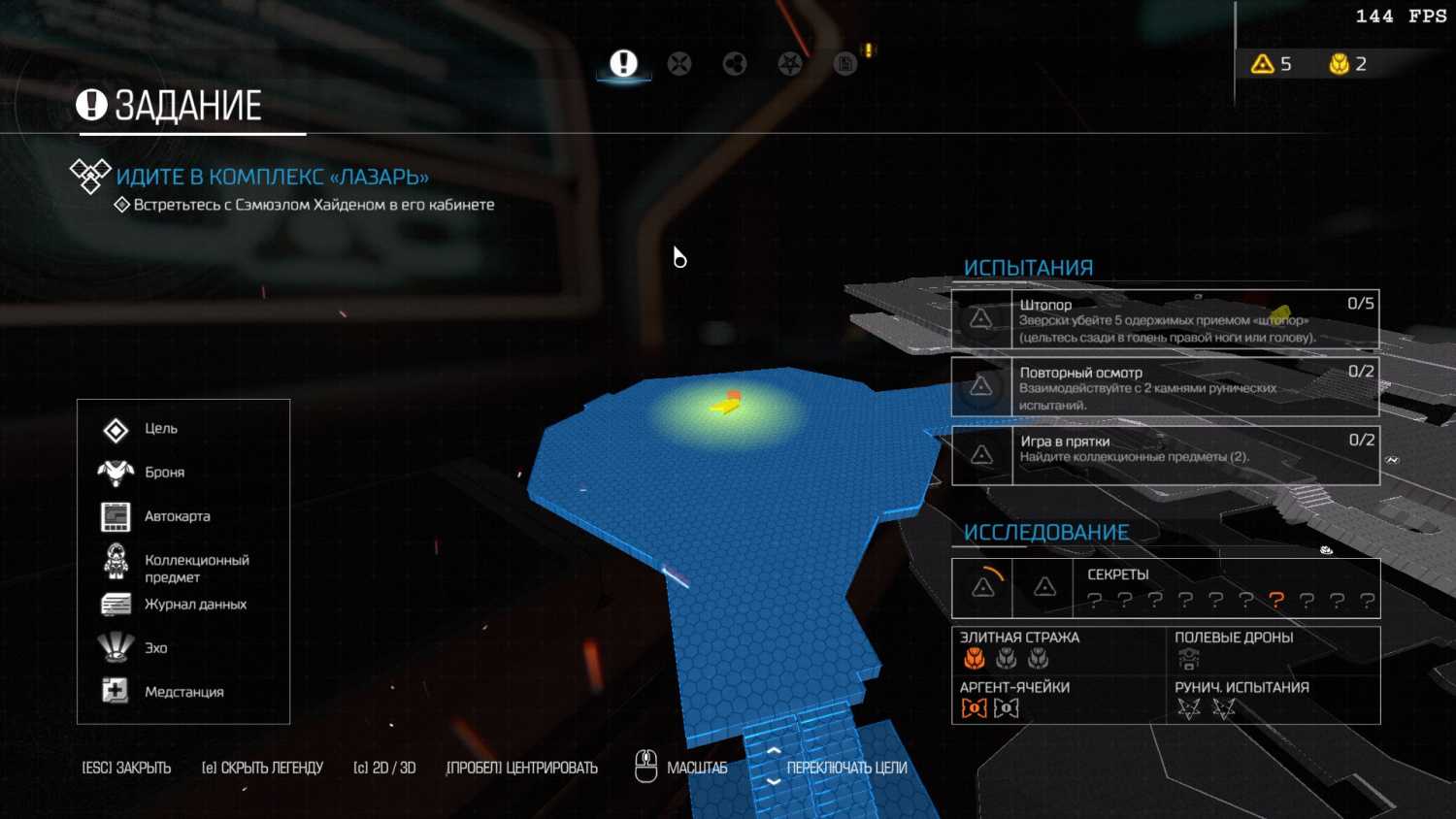
Task: Select the Журнал данных legend entry
Action: [194, 605]
